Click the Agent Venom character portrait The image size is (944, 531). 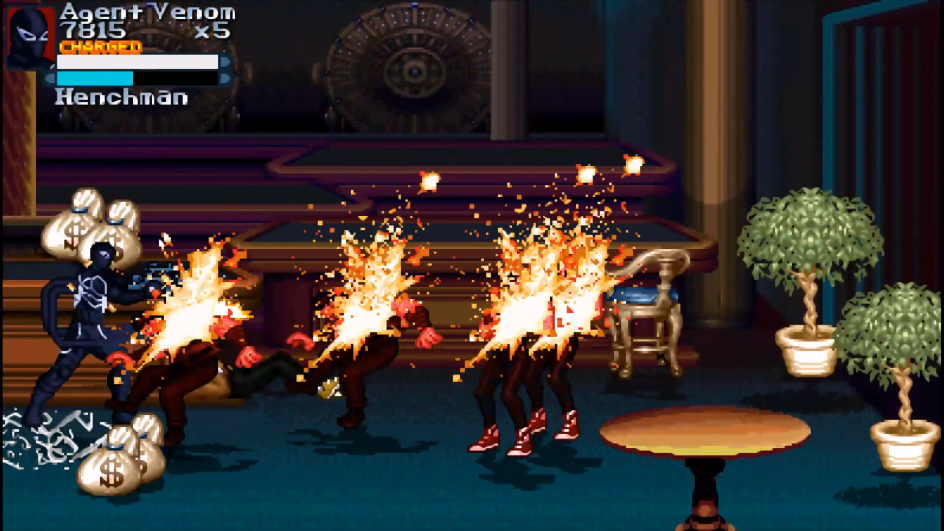(x=29, y=38)
